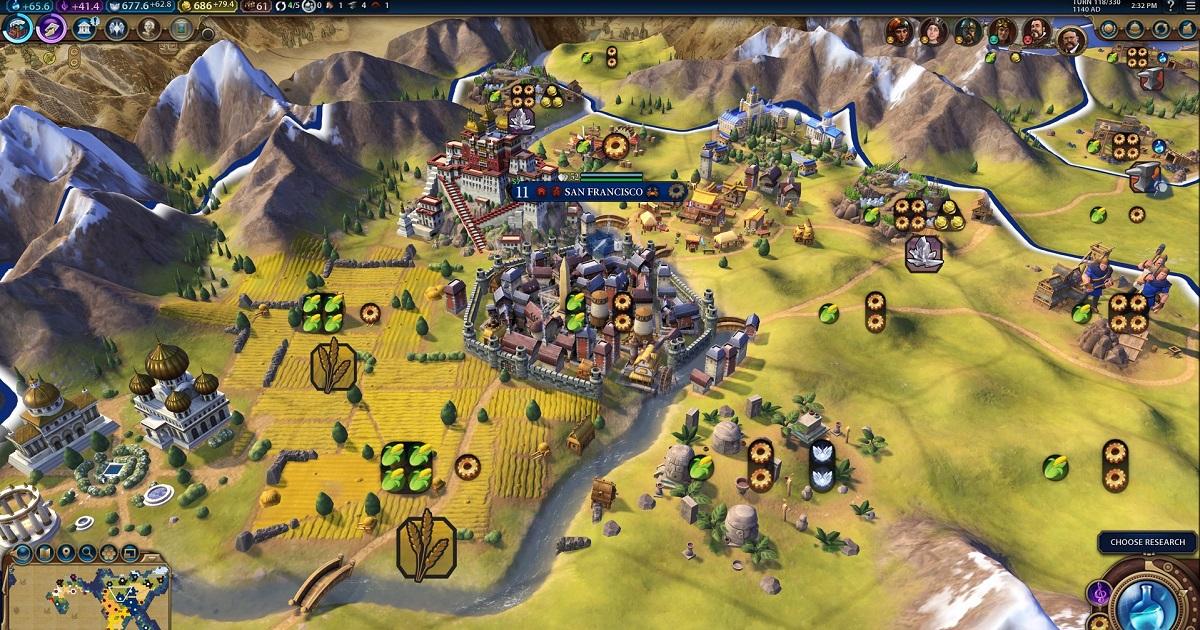Image resolution: width=1200 pixels, height=630 pixels.
Task: Toggle the map pin tool
Action: (67, 552)
